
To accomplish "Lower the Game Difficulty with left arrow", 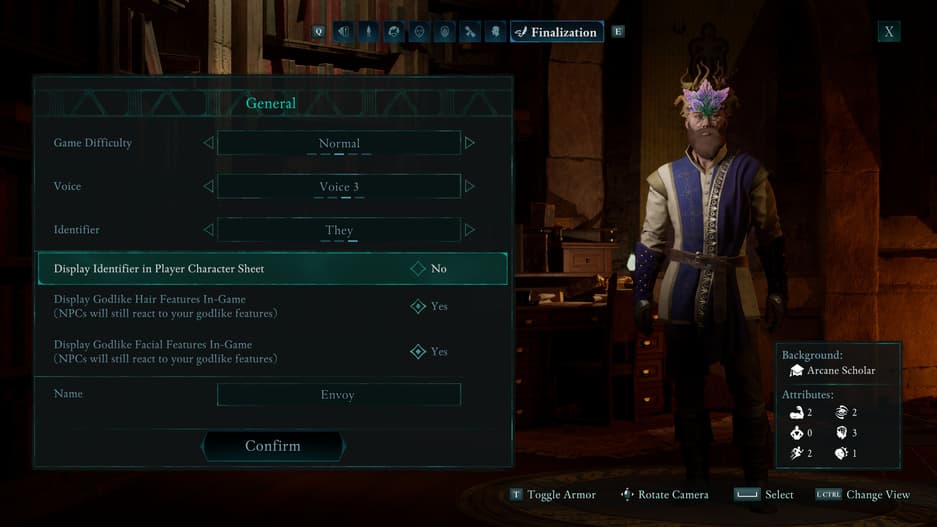I will click(x=208, y=143).
